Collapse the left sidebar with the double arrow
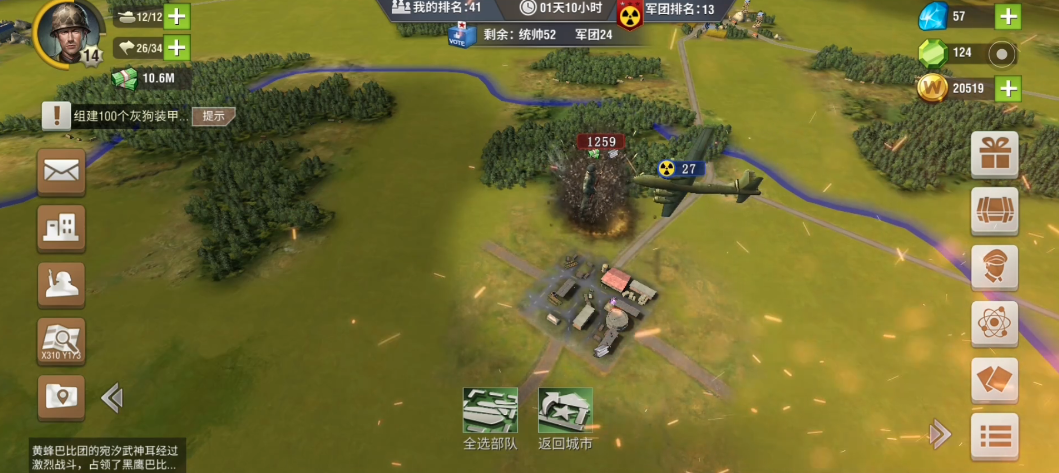This screenshot has width=1059, height=473. (x=112, y=398)
